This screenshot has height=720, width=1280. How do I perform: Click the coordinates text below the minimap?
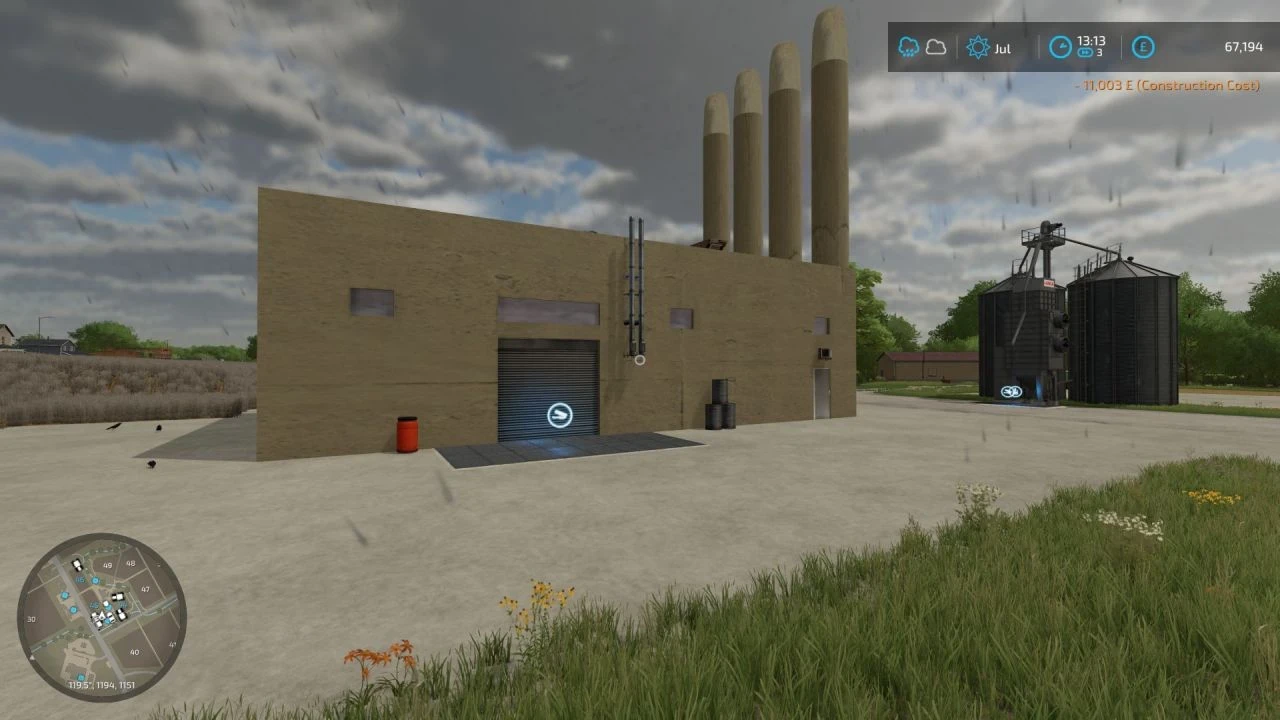click(102, 684)
